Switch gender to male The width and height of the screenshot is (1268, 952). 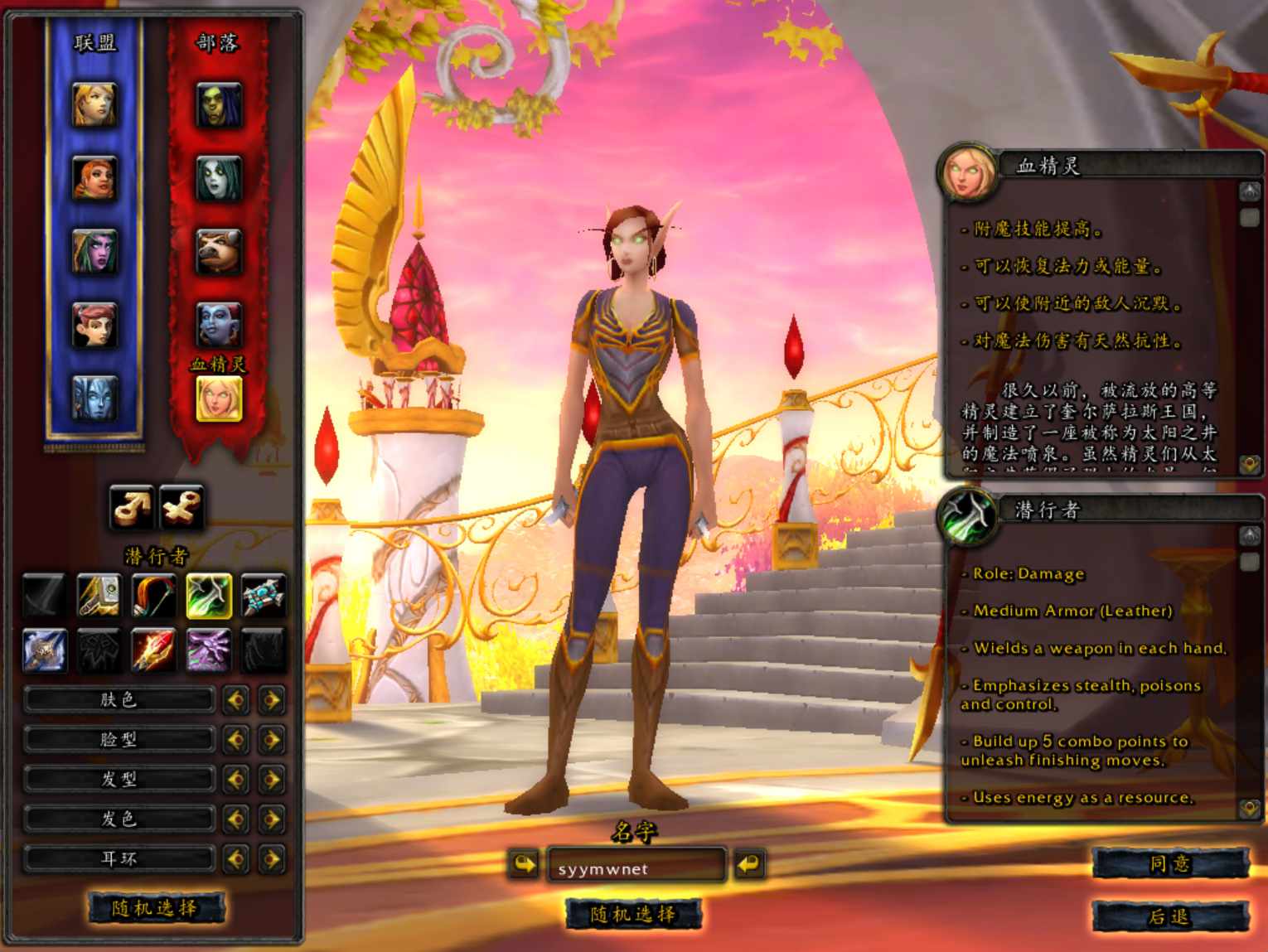[x=132, y=506]
